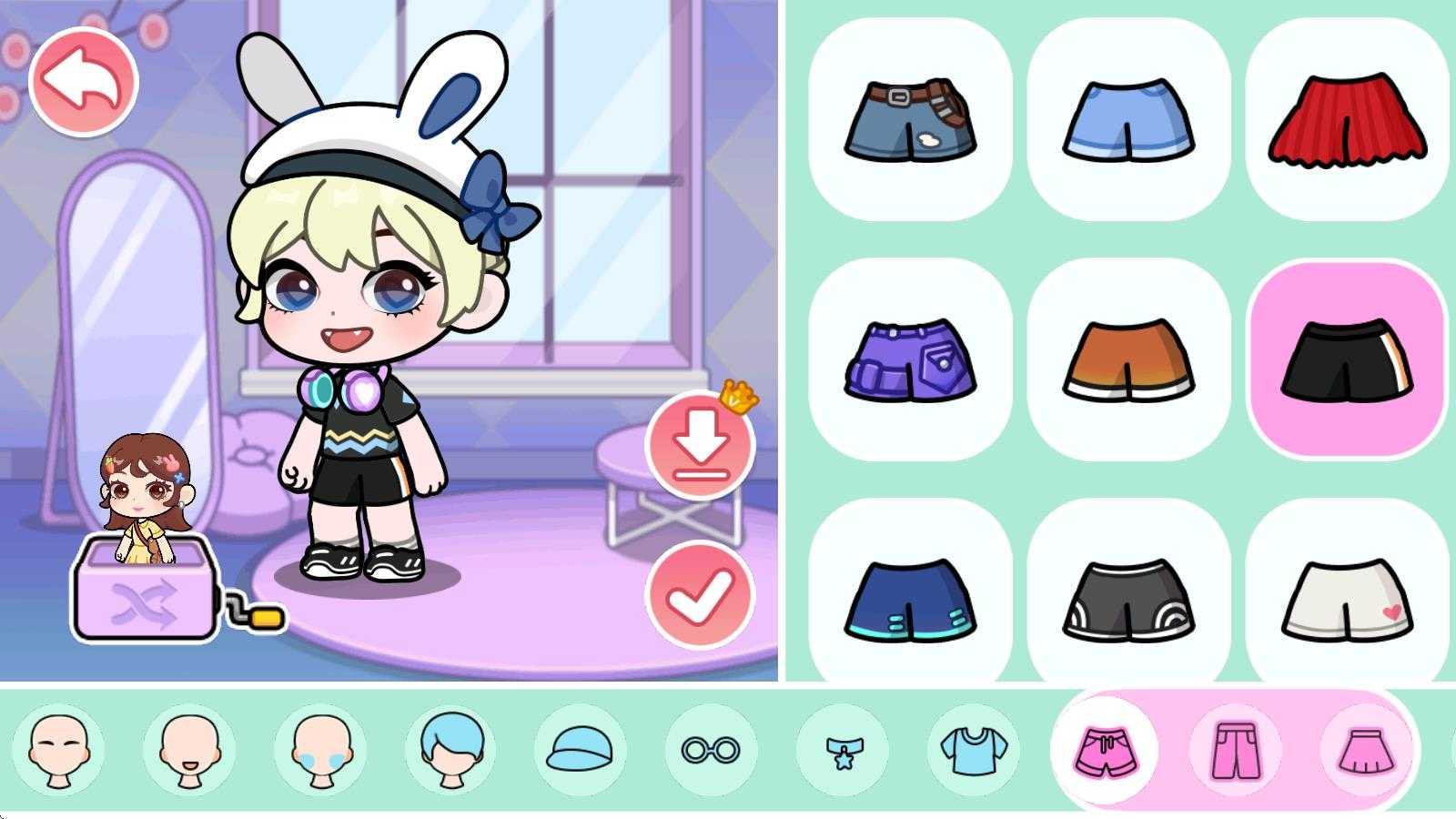The image size is (1456, 819).
Task: Choose the black shorts with side stripe
Action: point(1347,360)
